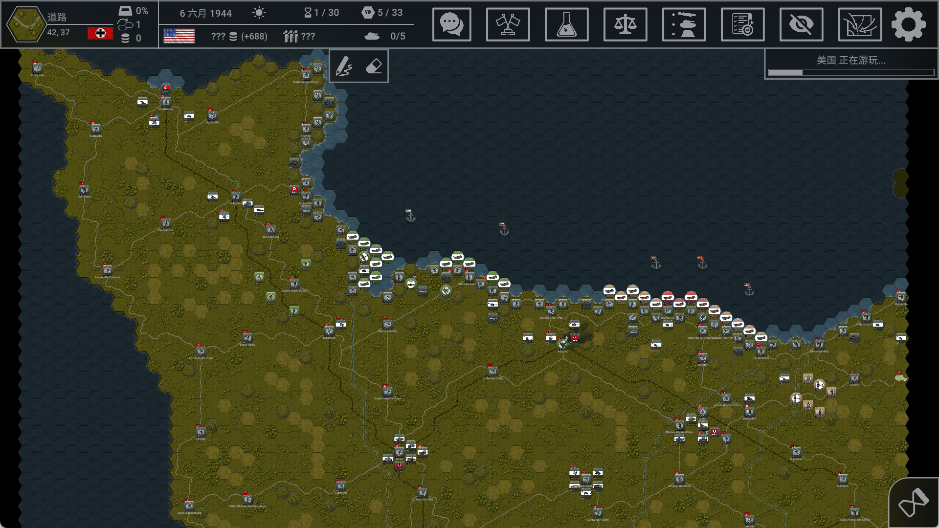Image resolution: width=939 pixels, height=528 pixels.
Task: Open the objectives checklist panel
Action: pos(742,24)
